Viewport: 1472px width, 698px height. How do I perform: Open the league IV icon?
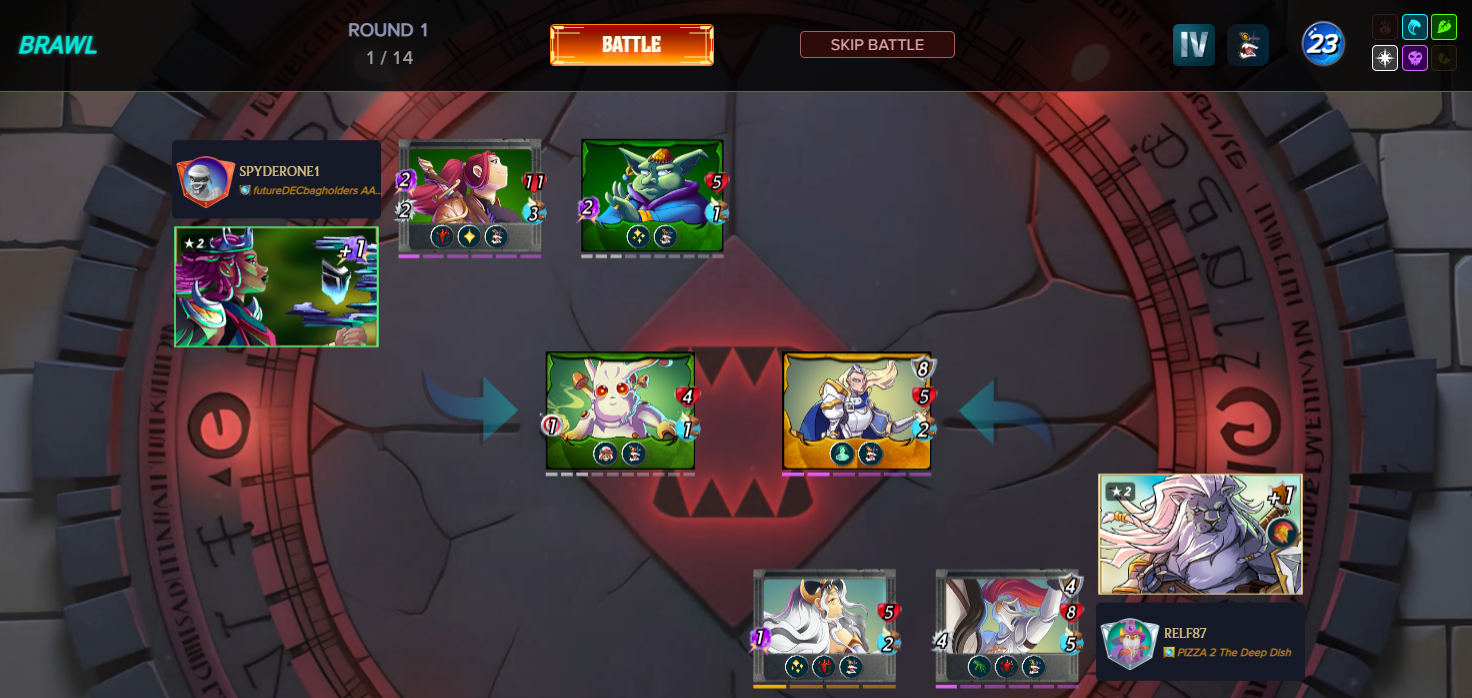(x=1193, y=45)
